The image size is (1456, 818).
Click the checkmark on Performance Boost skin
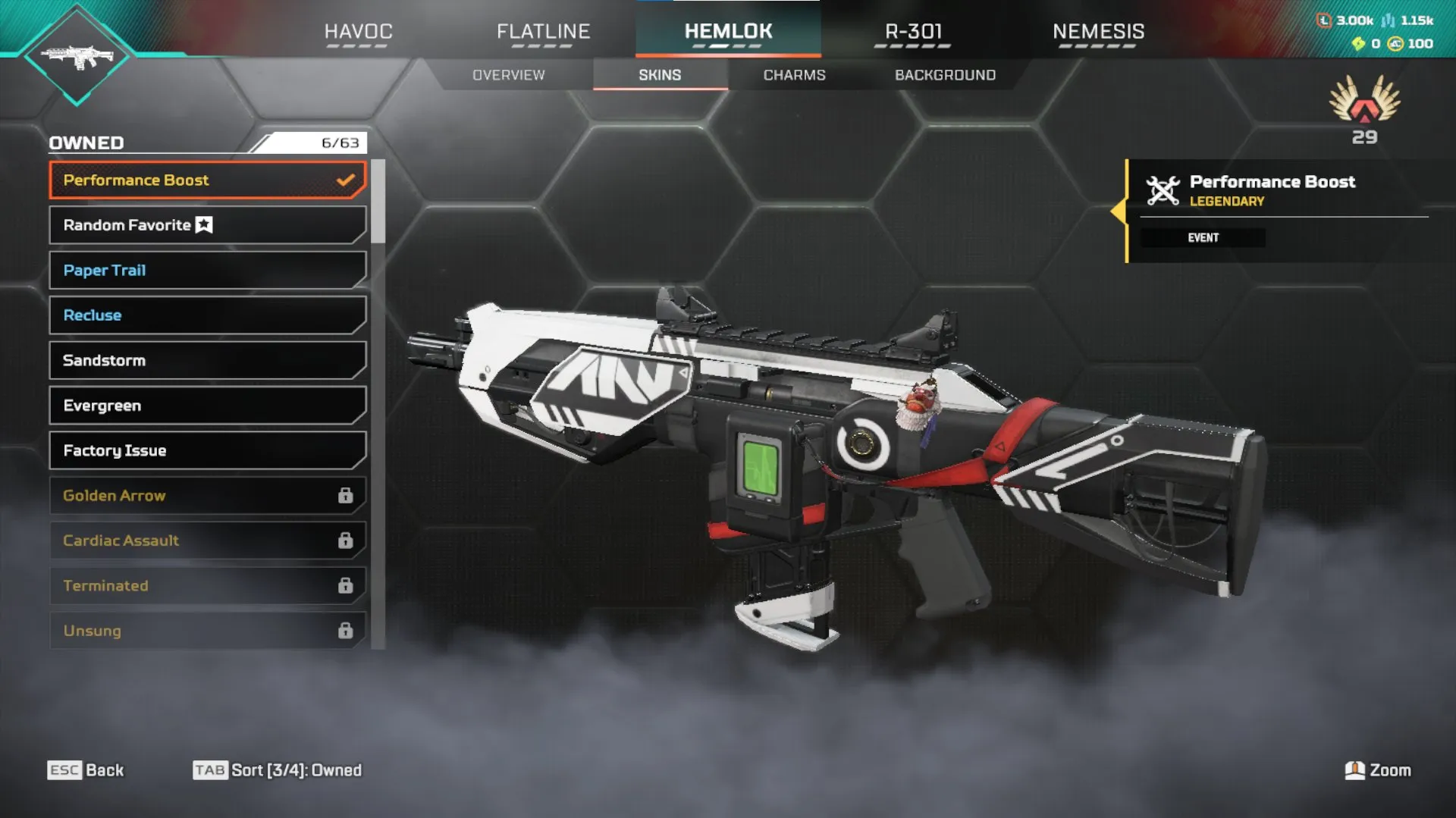tap(347, 180)
